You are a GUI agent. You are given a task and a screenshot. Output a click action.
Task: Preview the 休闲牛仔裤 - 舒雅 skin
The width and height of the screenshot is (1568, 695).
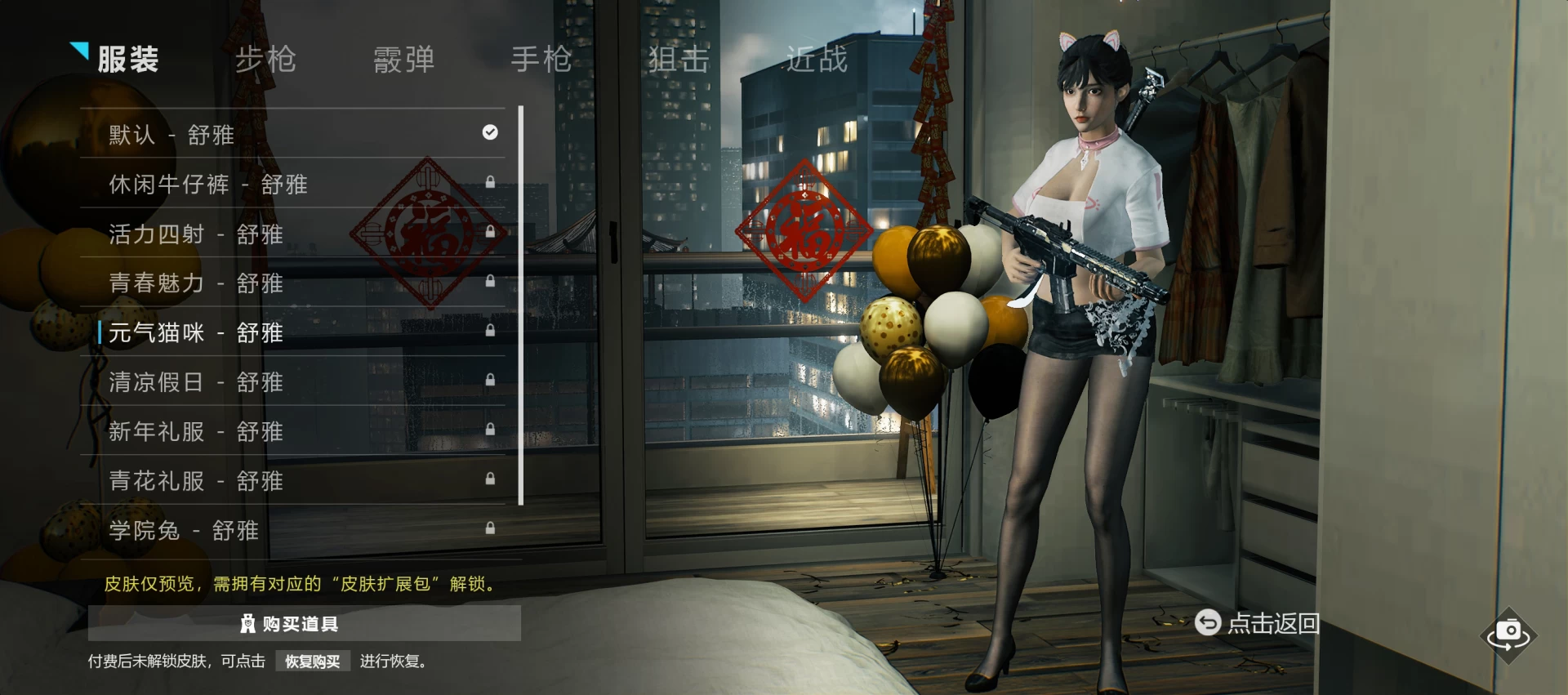[294, 184]
